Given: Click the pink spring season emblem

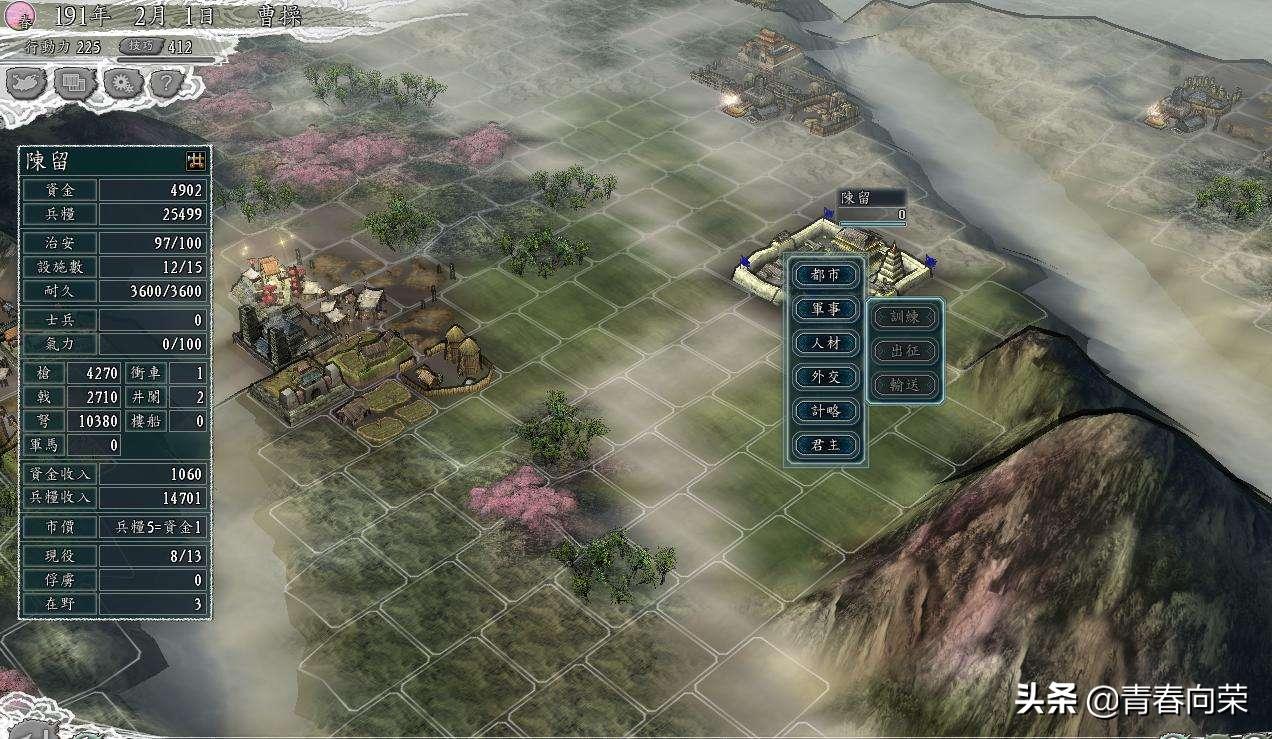Looking at the screenshot, I should (20, 14).
